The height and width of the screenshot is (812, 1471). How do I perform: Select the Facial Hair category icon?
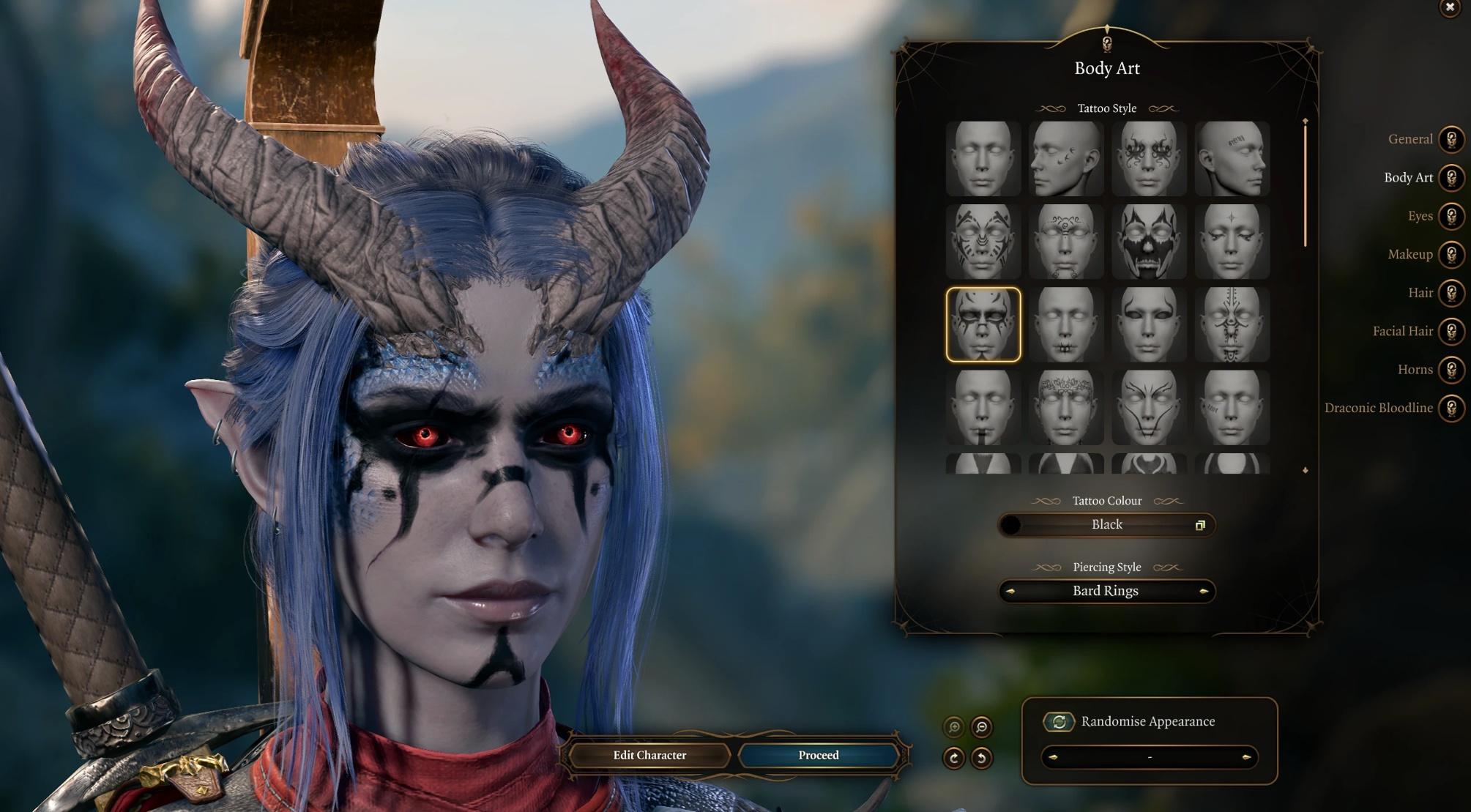click(1450, 331)
